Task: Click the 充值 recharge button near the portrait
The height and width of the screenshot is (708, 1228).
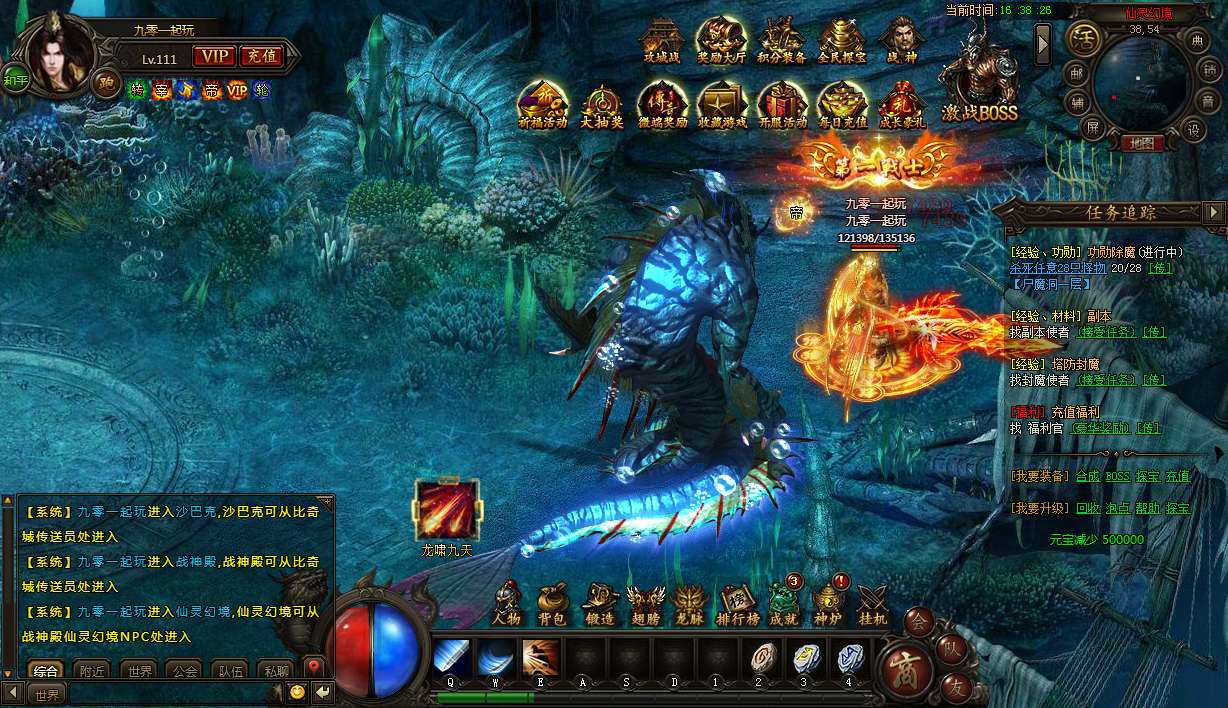Action: pos(262,57)
